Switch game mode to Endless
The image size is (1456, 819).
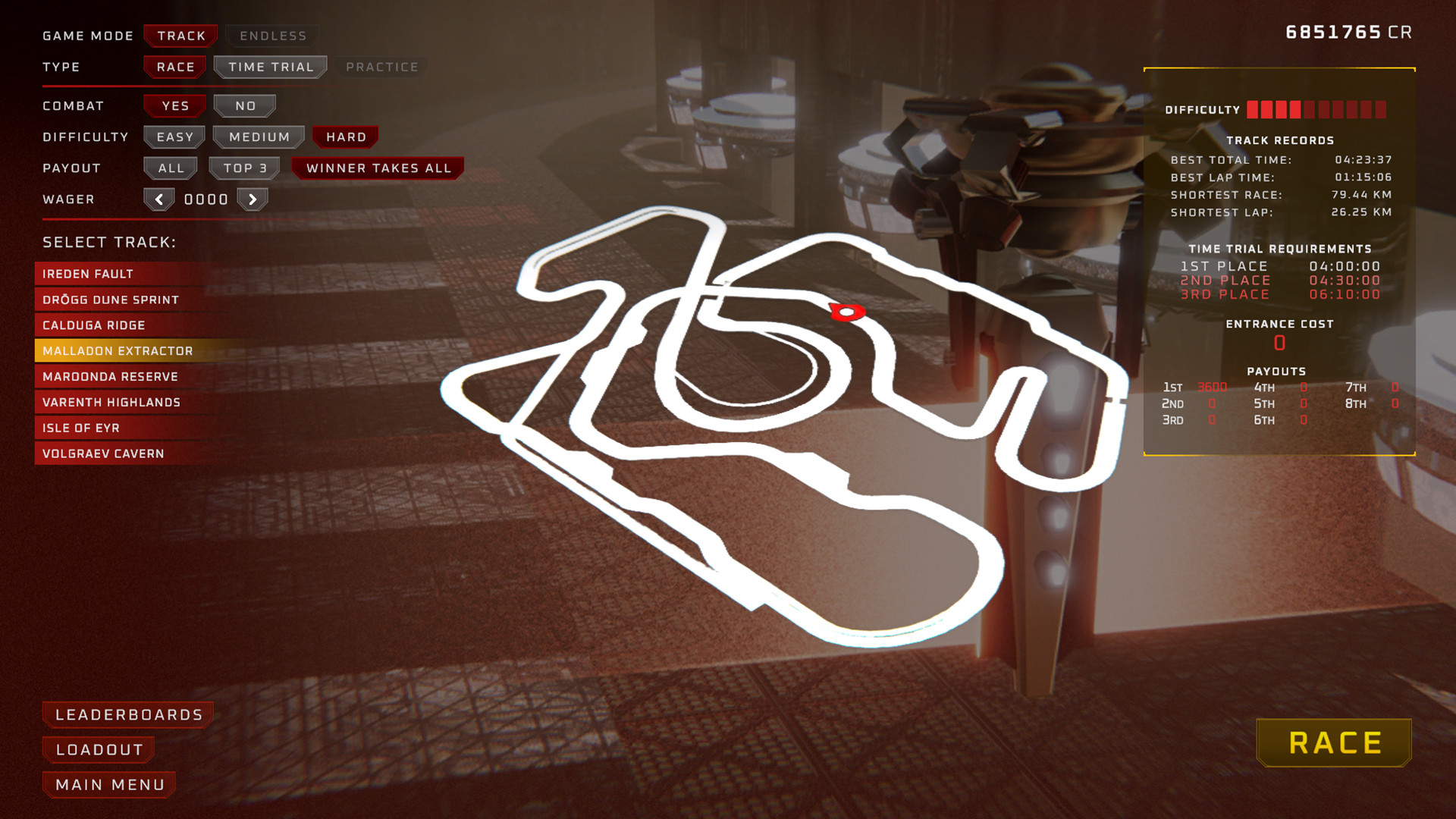(271, 36)
